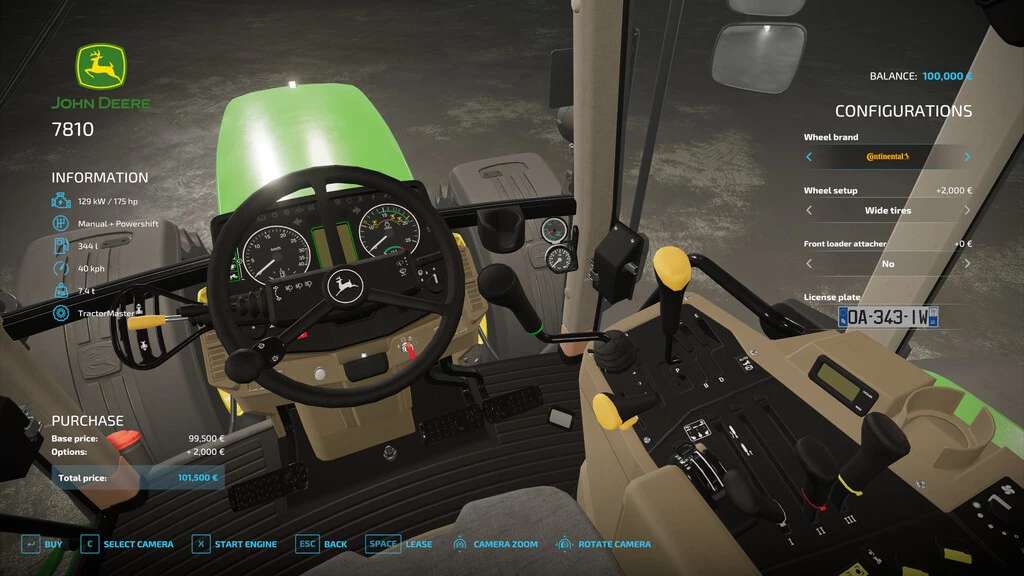Go back from the configuration screen

322,544
